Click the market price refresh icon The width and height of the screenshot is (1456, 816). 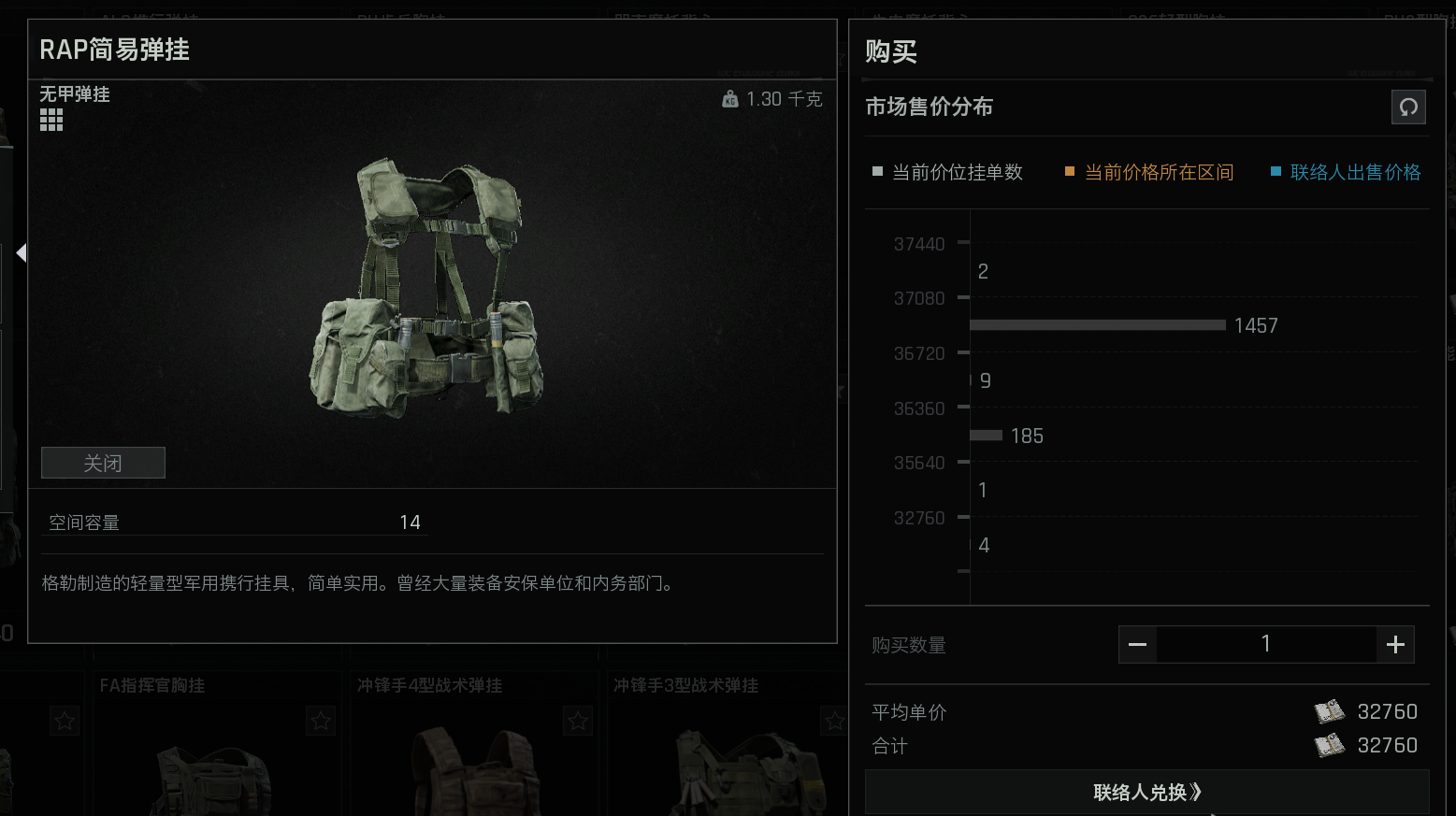1409,107
